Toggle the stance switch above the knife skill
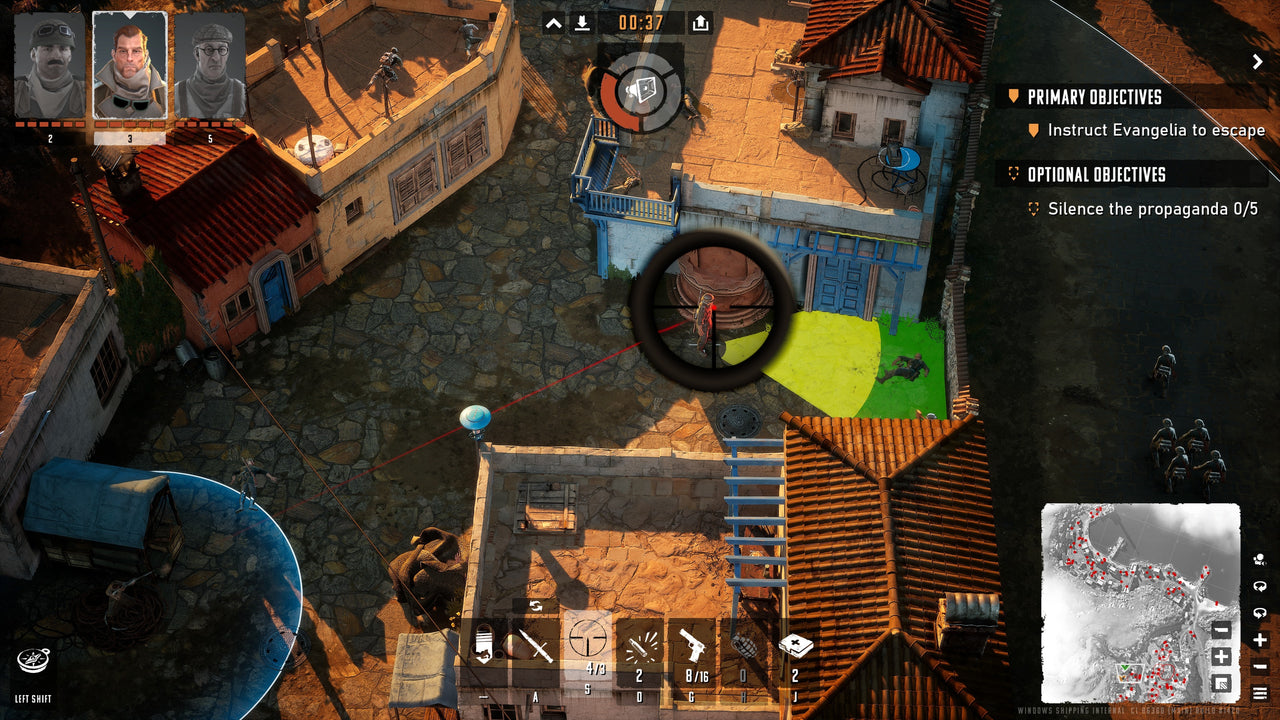This screenshot has width=1280, height=720. [535, 604]
